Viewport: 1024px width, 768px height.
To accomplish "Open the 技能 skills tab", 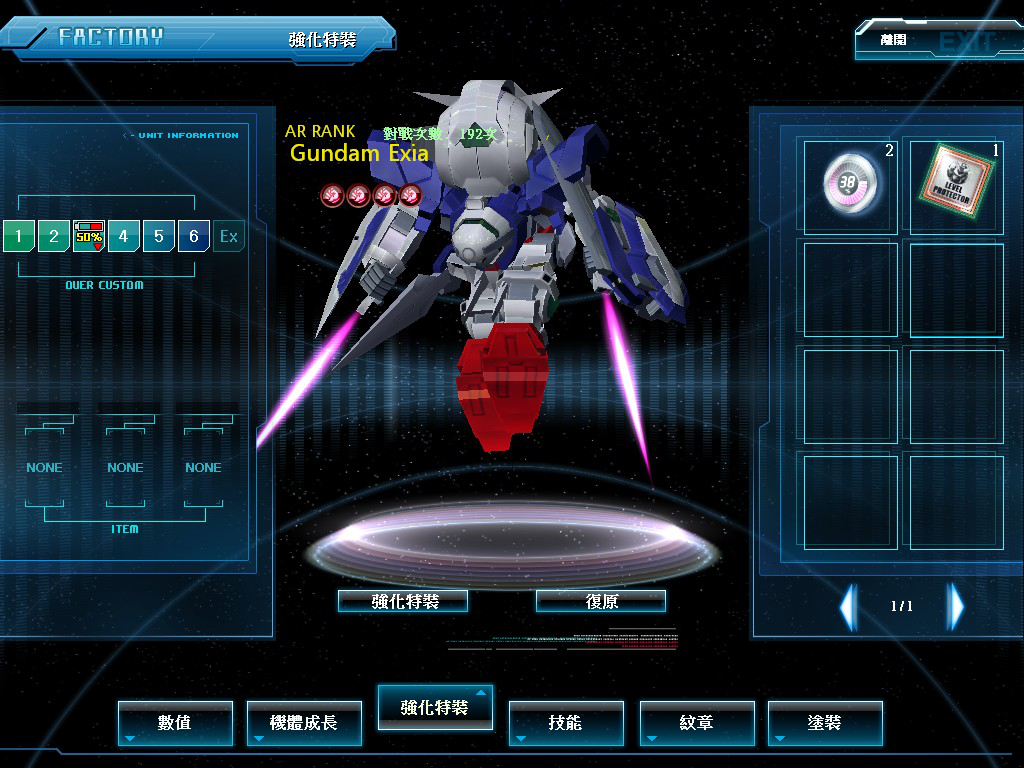I will (566, 722).
